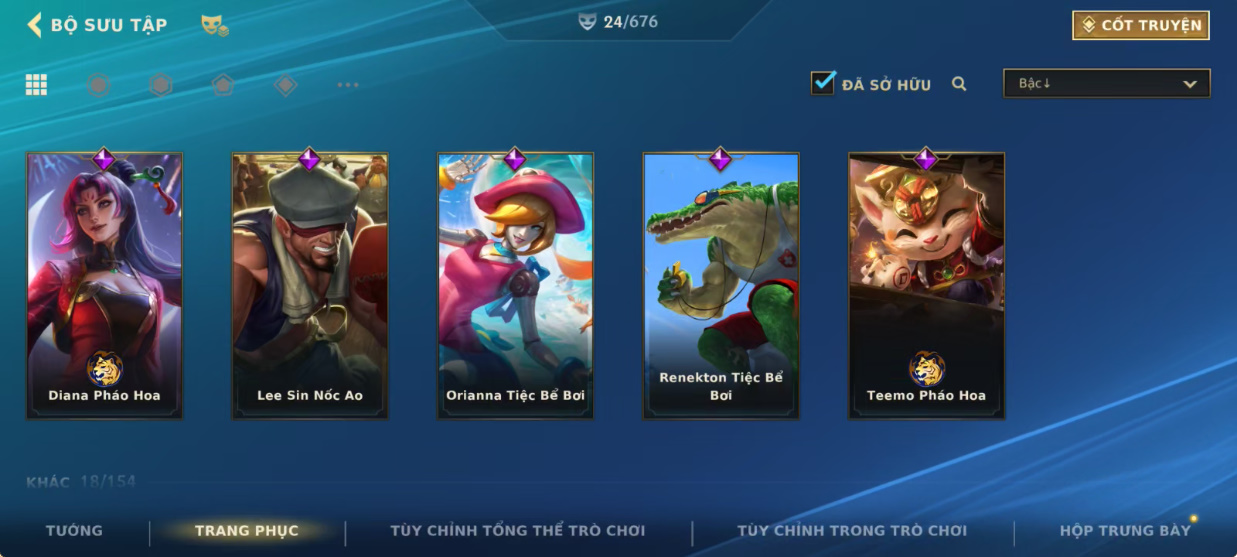The width and height of the screenshot is (1237, 557).
Task: Open the Cốt Truyện button
Action: tap(1140, 25)
